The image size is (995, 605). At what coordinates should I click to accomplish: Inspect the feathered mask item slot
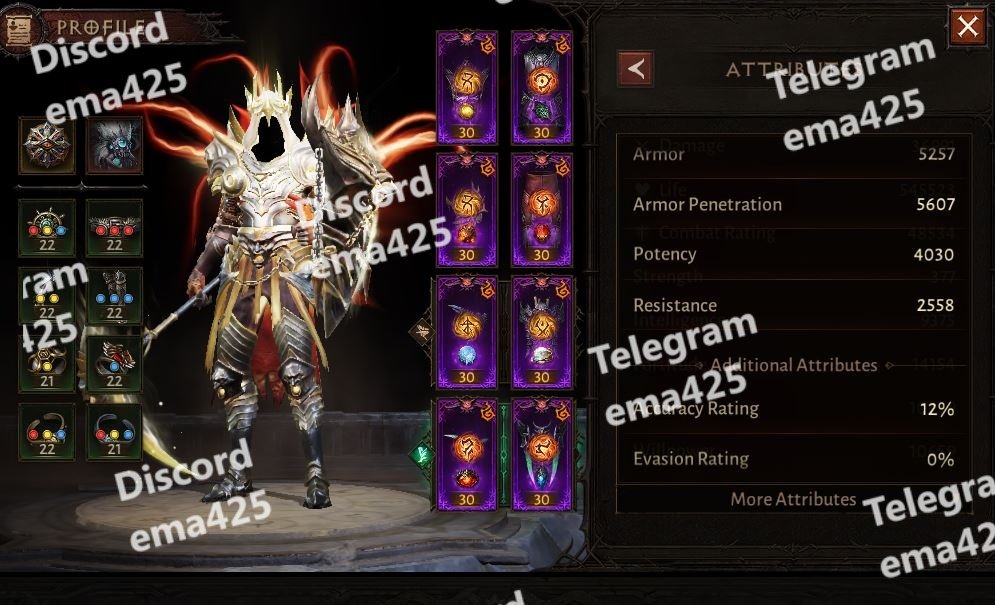(x=114, y=146)
